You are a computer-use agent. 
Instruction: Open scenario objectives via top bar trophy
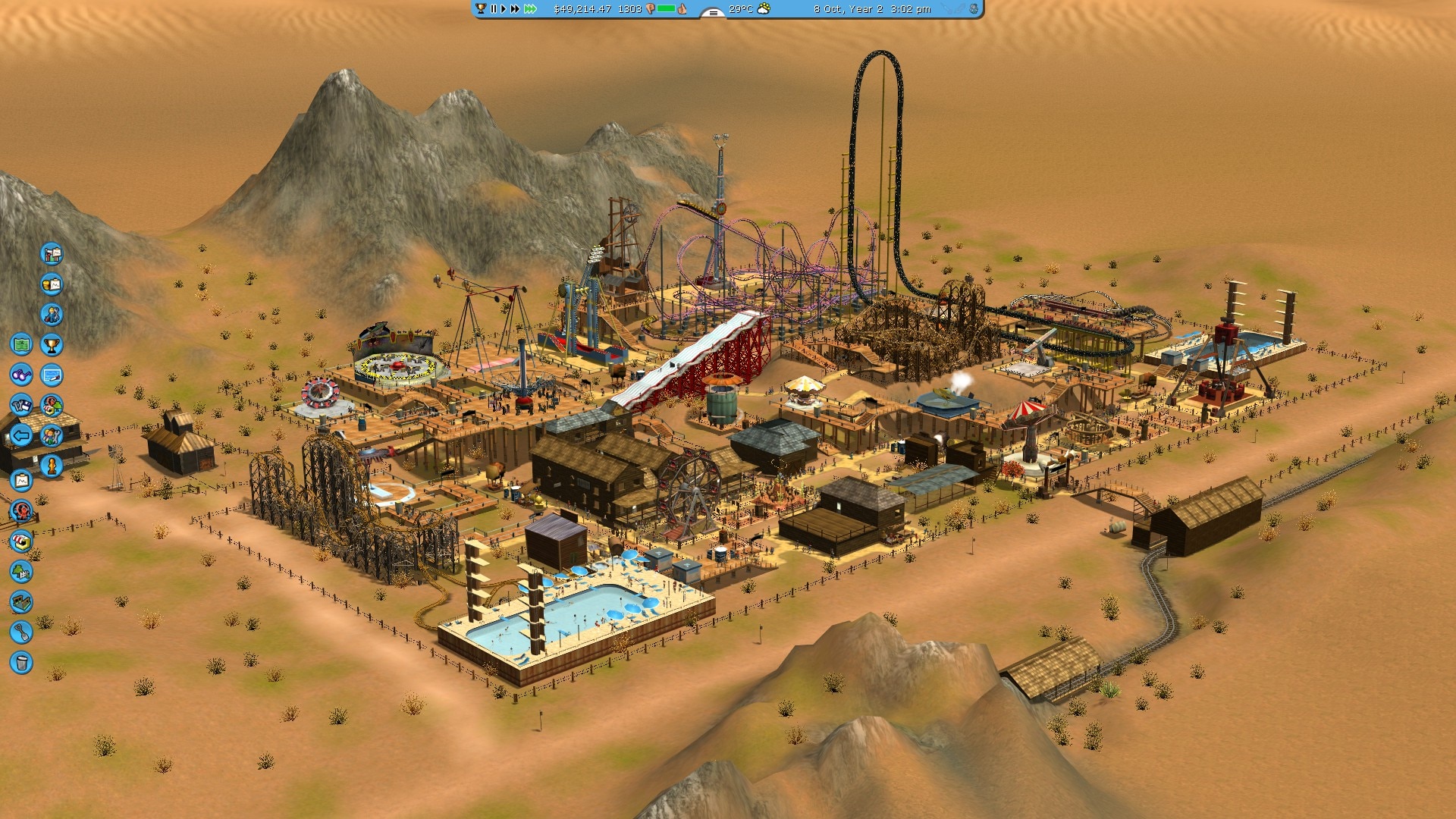point(480,9)
